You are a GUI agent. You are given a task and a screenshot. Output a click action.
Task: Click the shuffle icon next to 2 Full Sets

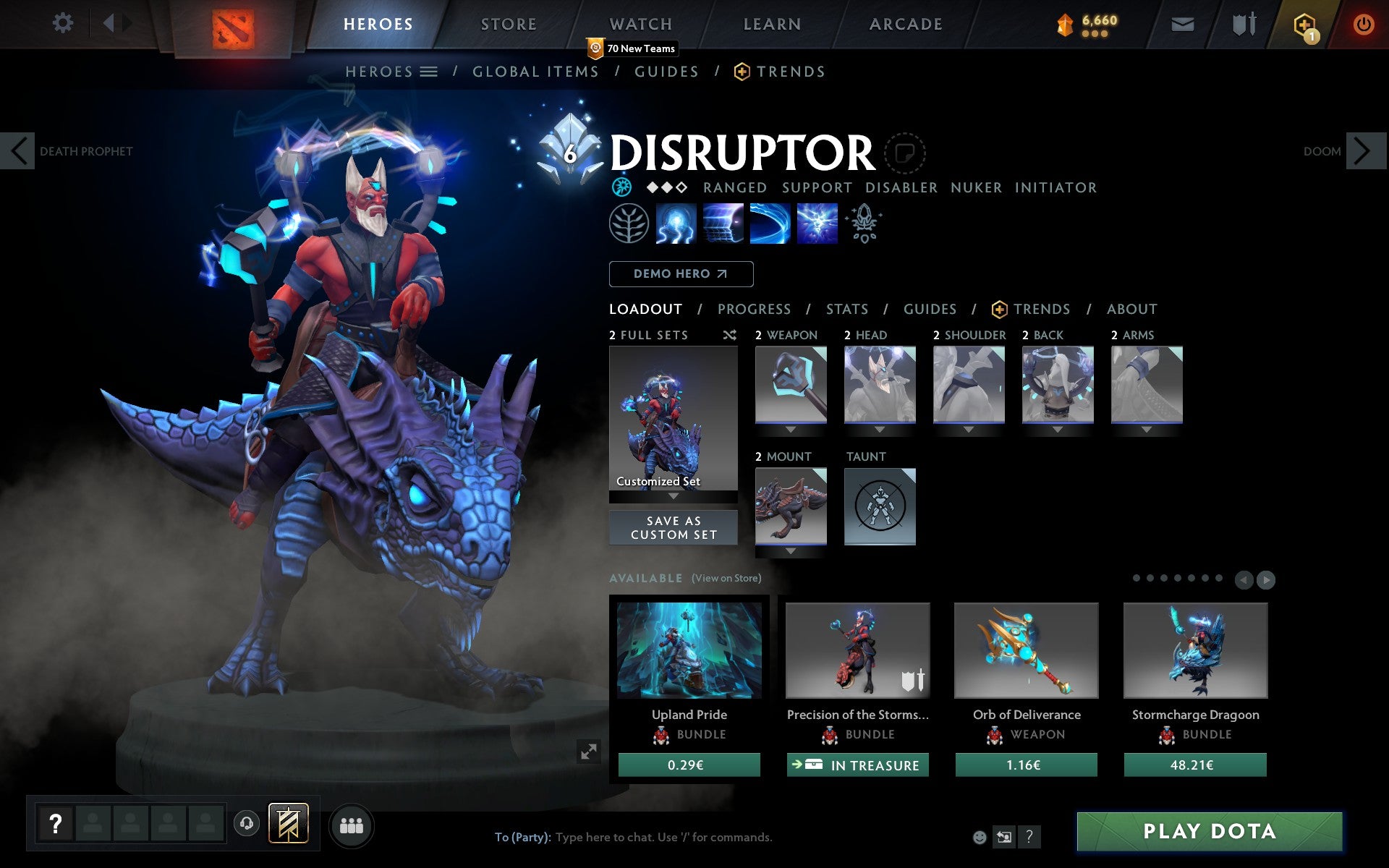[729, 335]
